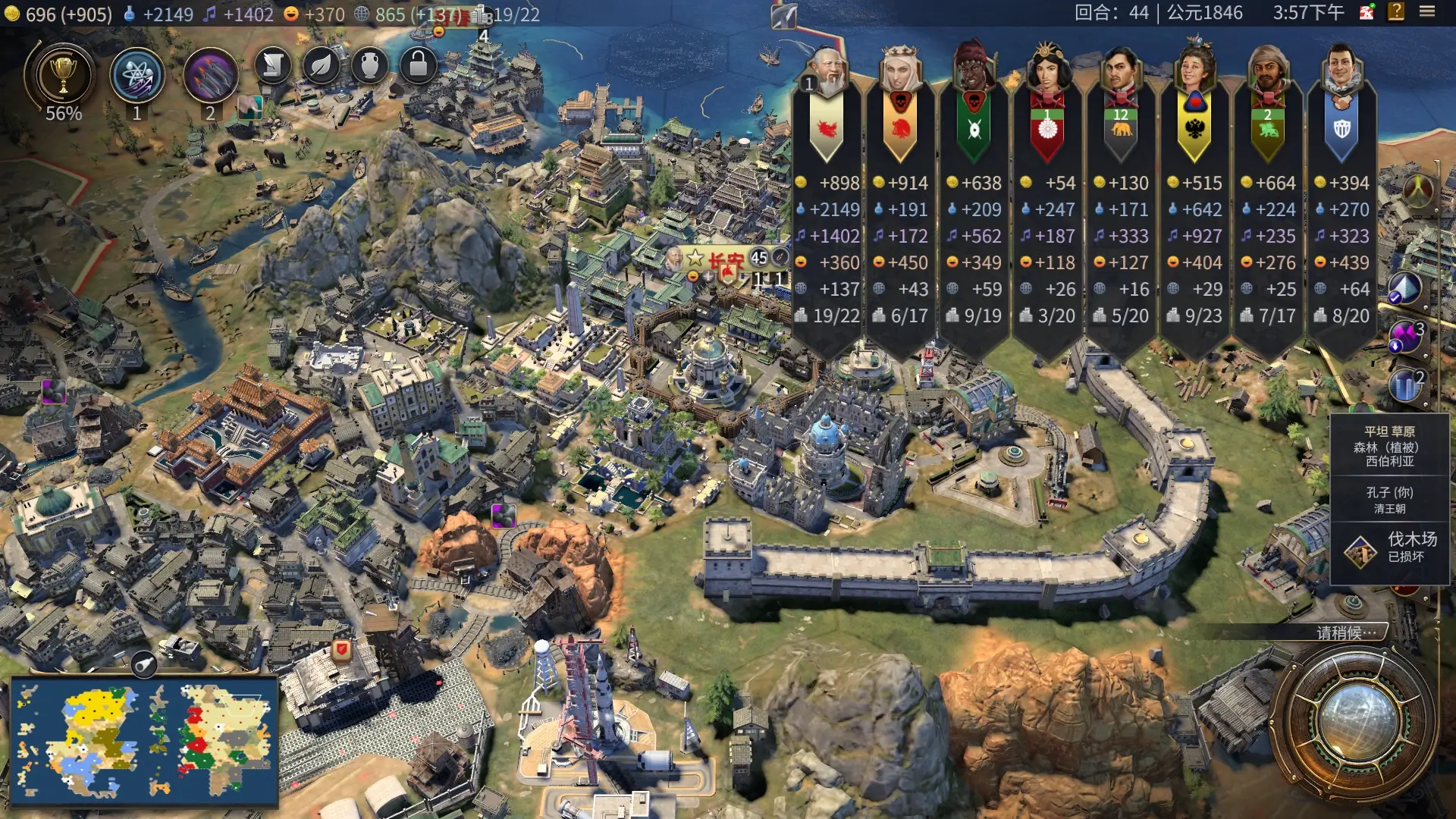Select the white-bearded leader portrait
Image resolution: width=1456 pixels, height=819 pixels.
pyautogui.click(x=827, y=72)
